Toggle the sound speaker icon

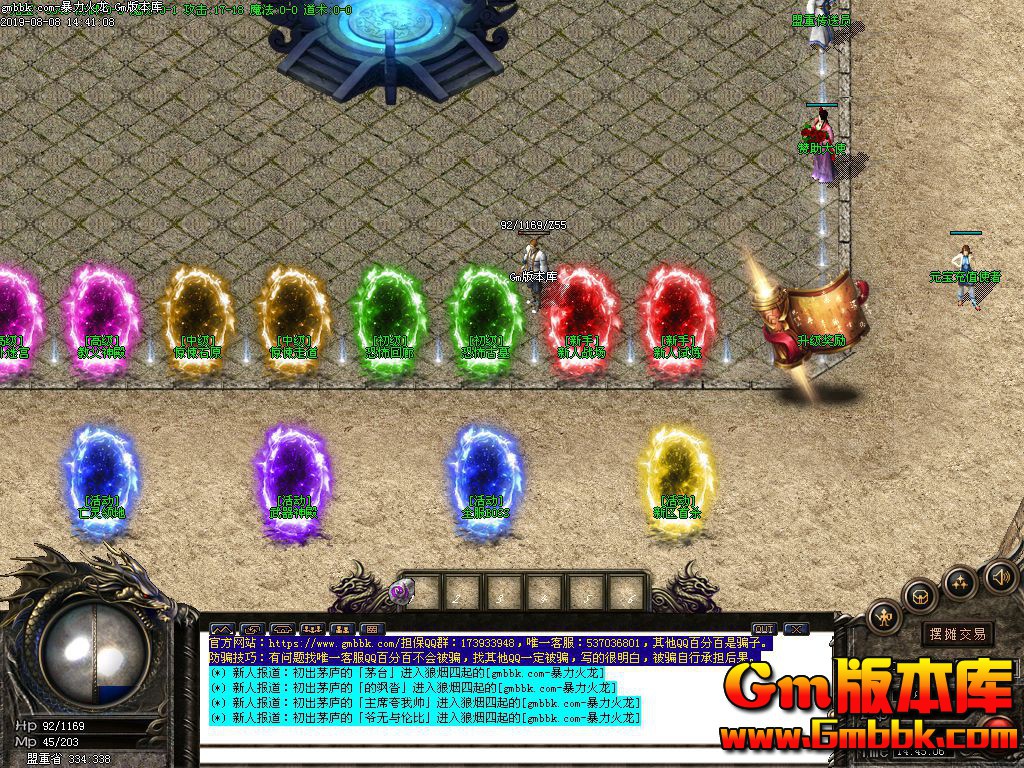pyautogui.click(x=1000, y=576)
